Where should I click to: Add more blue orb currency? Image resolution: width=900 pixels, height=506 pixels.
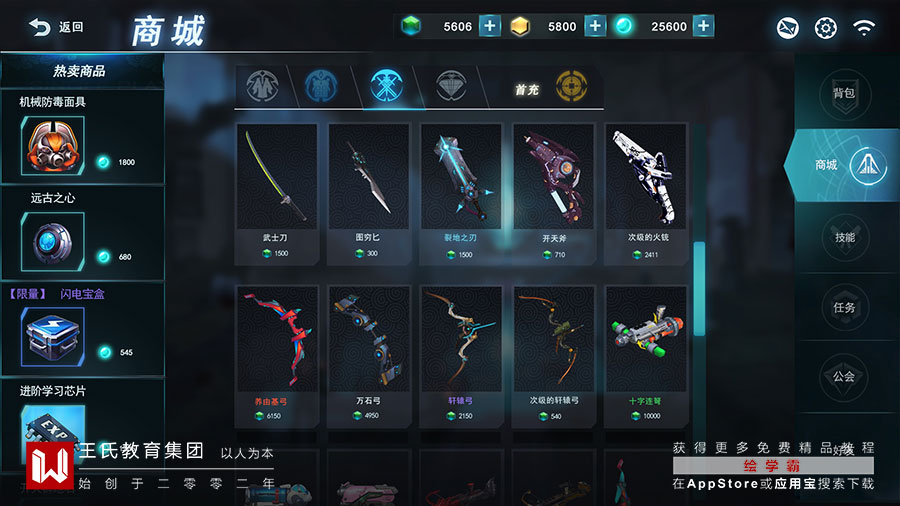[703, 26]
